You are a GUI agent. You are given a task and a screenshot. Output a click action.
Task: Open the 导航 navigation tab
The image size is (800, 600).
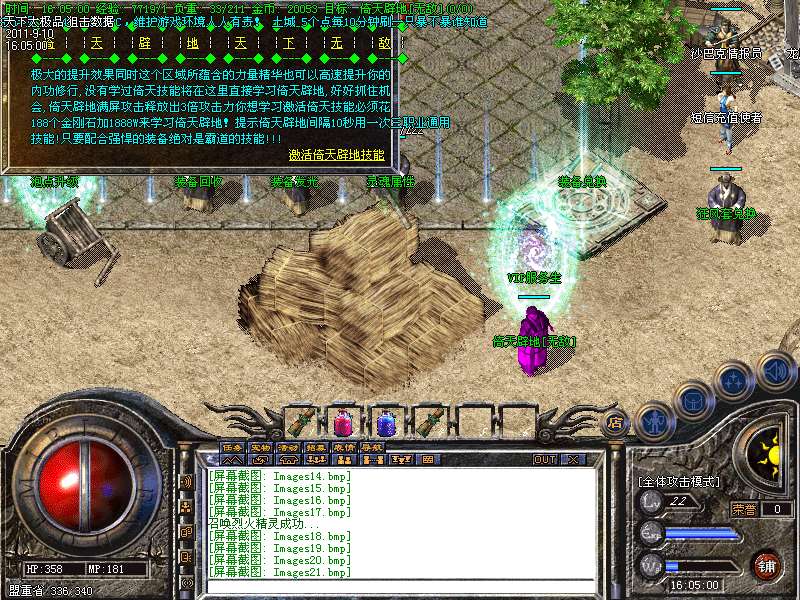(372, 447)
